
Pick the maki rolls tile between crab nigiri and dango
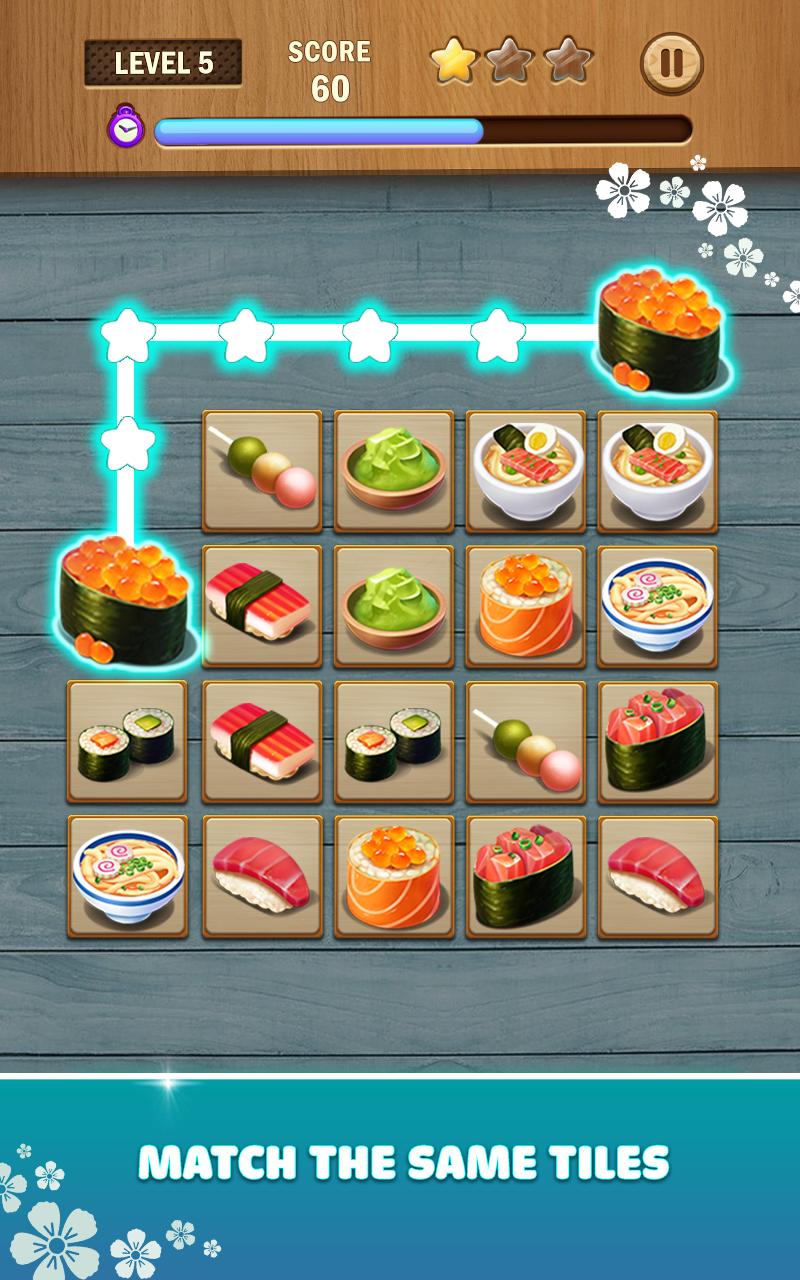pos(394,742)
